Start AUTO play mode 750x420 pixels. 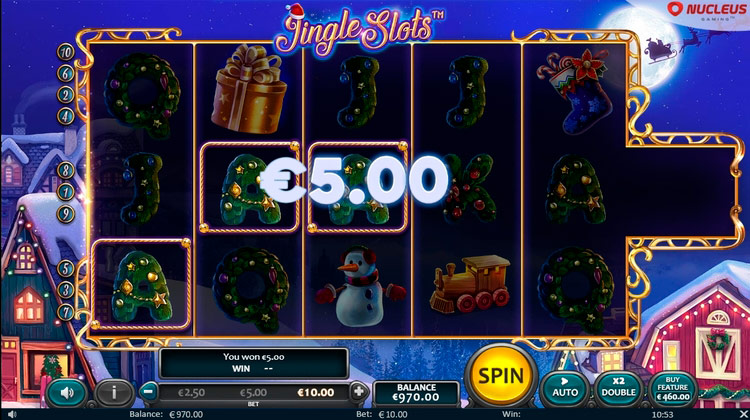(x=564, y=387)
